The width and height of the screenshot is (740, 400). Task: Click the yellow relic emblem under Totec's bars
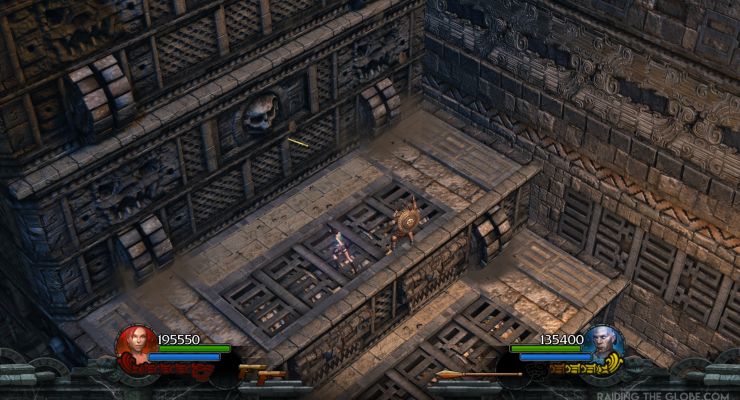(560, 367)
